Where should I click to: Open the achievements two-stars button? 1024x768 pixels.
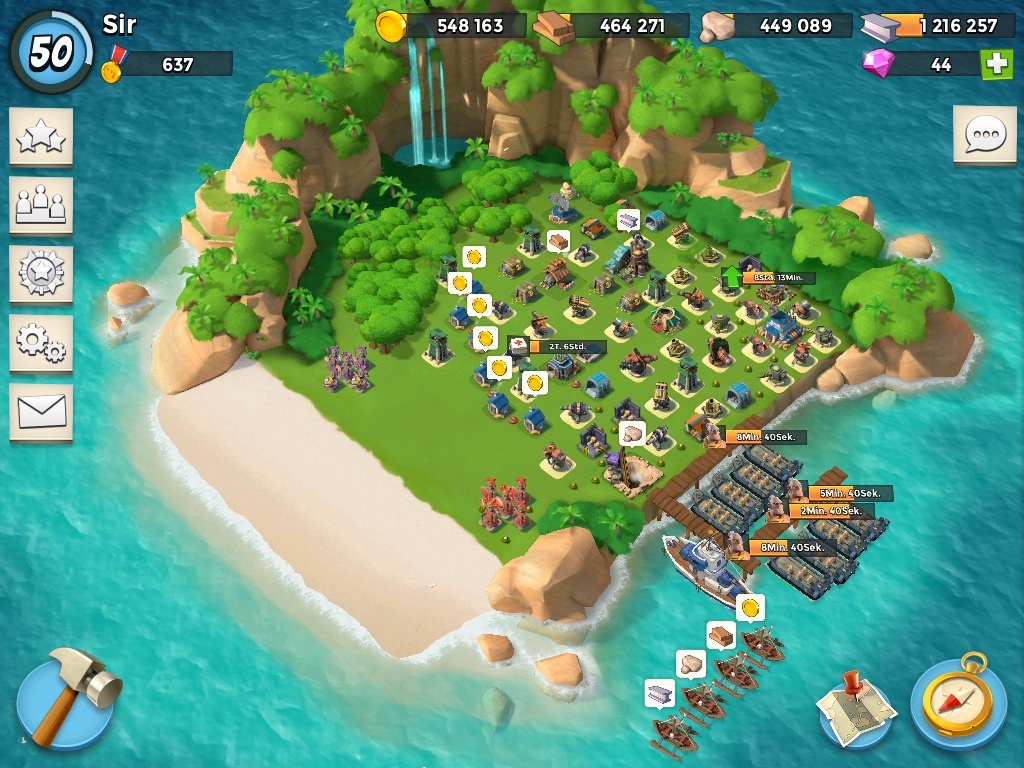point(41,137)
